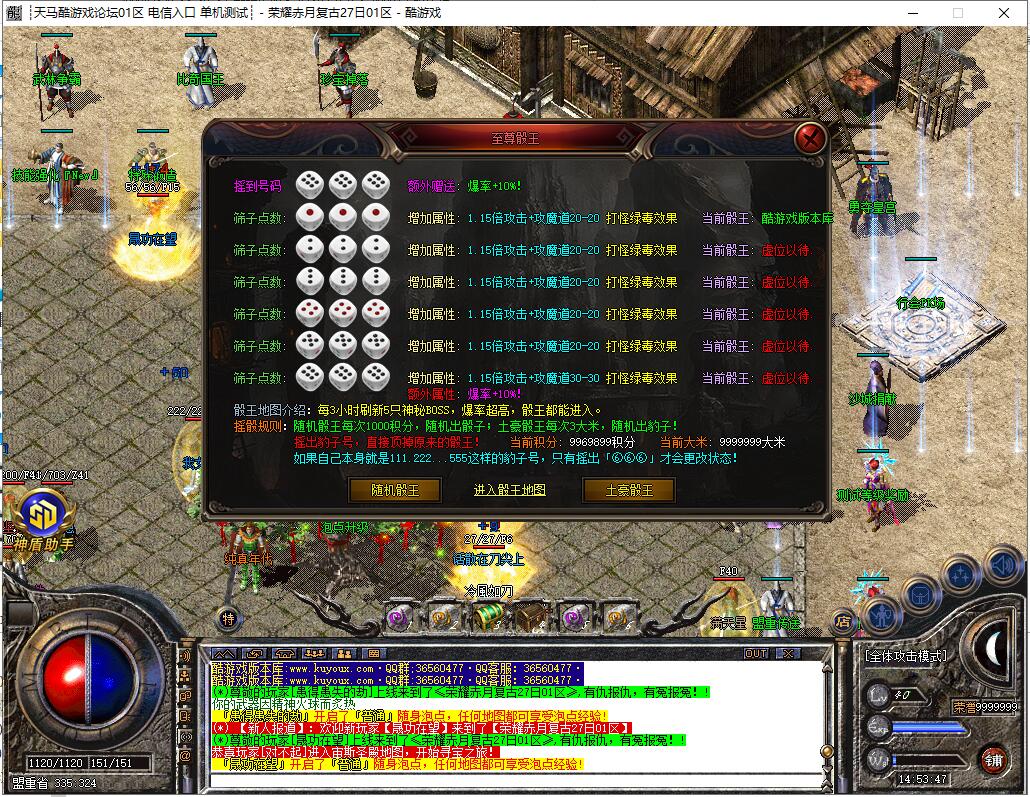The height and width of the screenshot is (797, 1030).
Task: Click the OUT button above chat
Action: tap(756, 653)
